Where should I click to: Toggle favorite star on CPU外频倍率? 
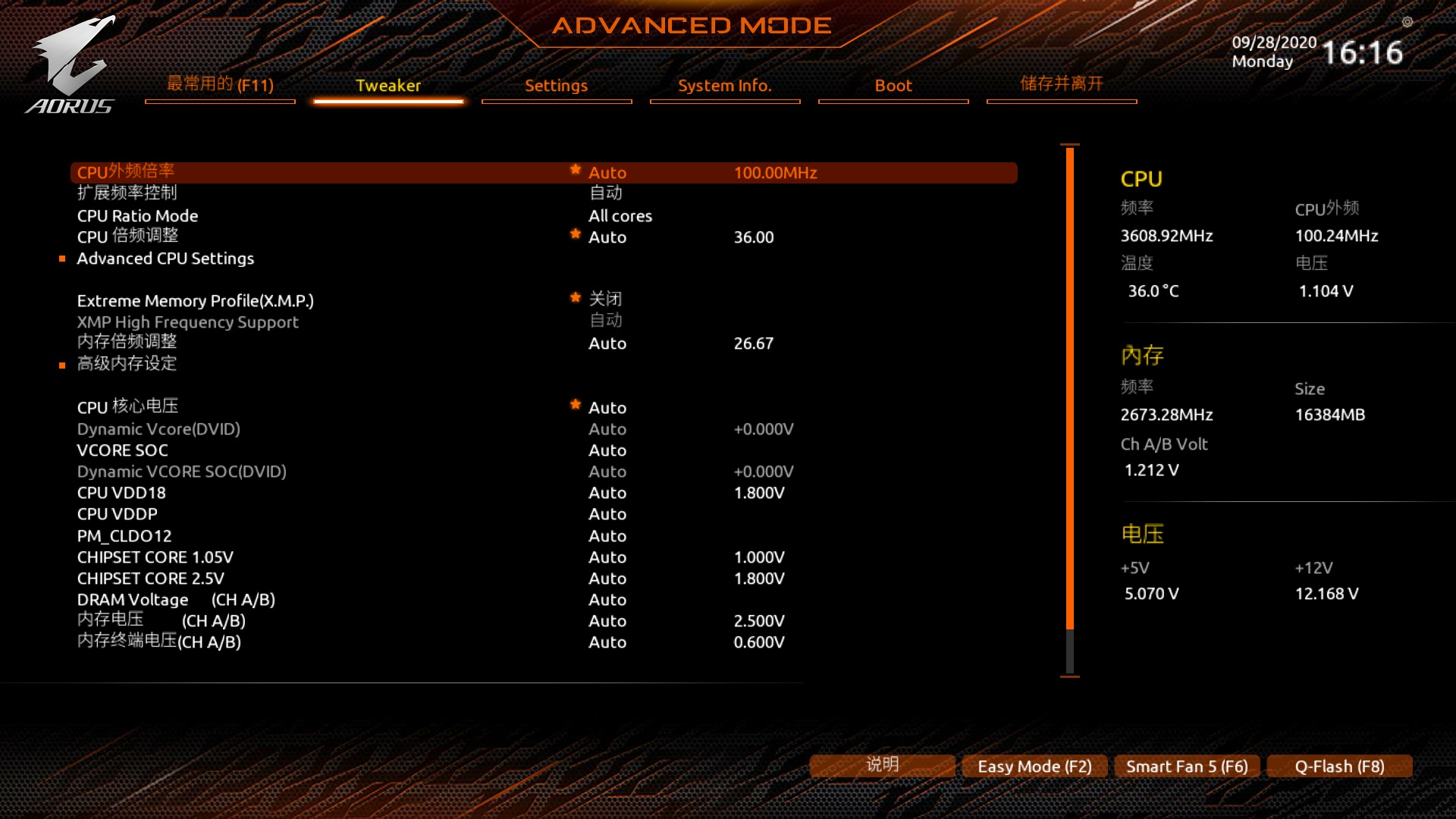pos(576,171)
